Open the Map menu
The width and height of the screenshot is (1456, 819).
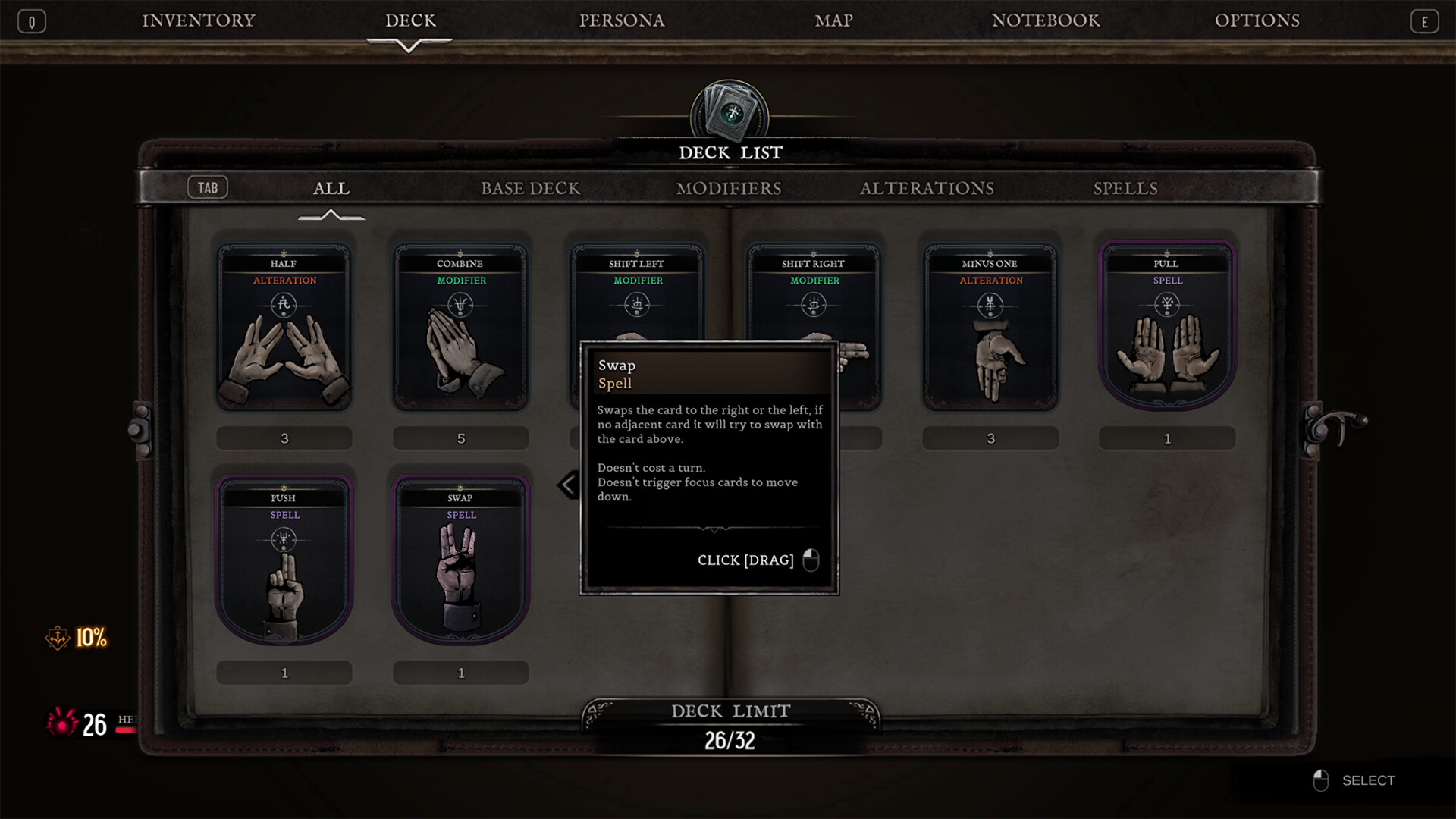(833, 20)
